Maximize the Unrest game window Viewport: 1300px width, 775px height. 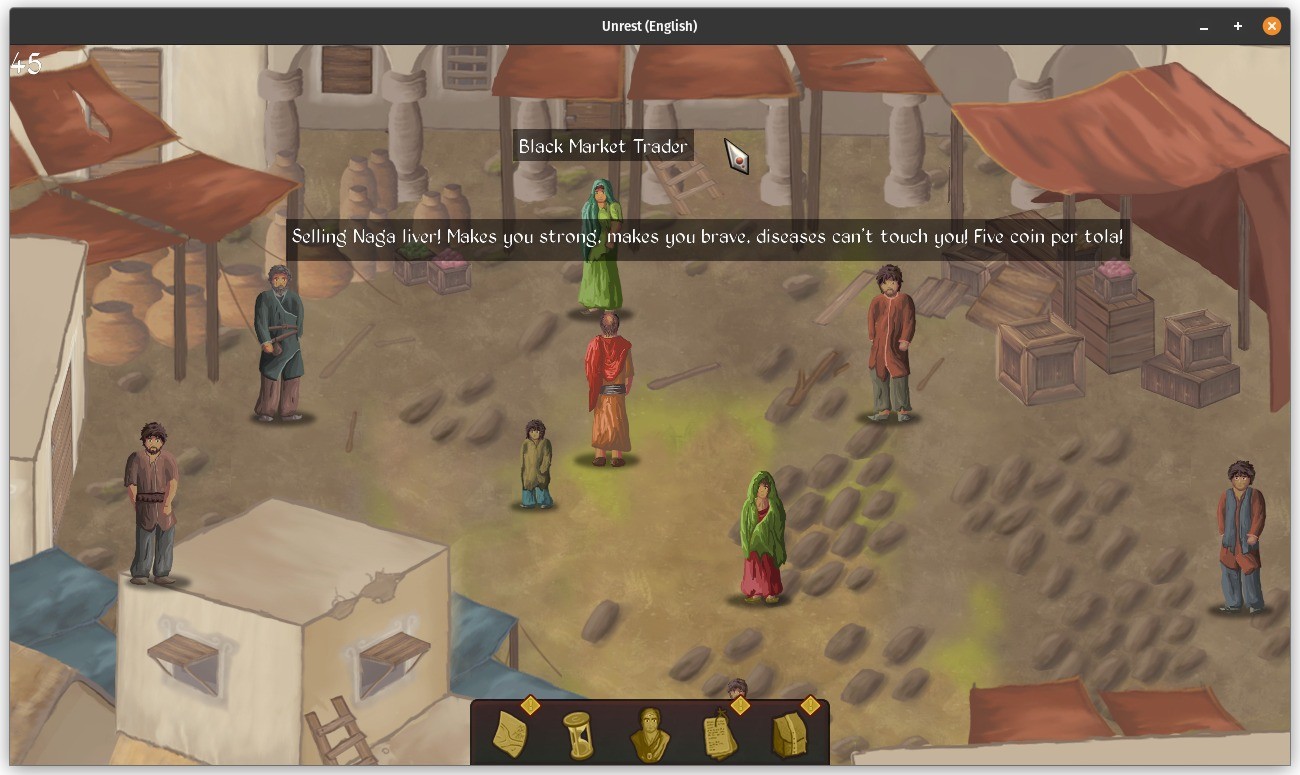click(1238, 27)
